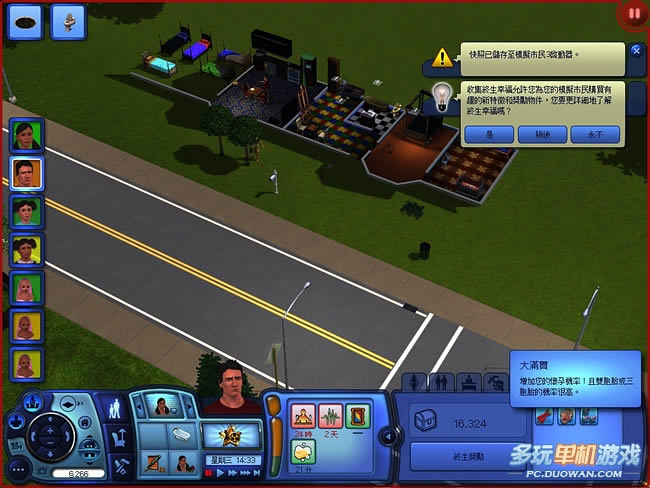Viewport: 650px width, 488px height.
Task: Click the first red moodlet icon
Action: click(x=302, y=415)
